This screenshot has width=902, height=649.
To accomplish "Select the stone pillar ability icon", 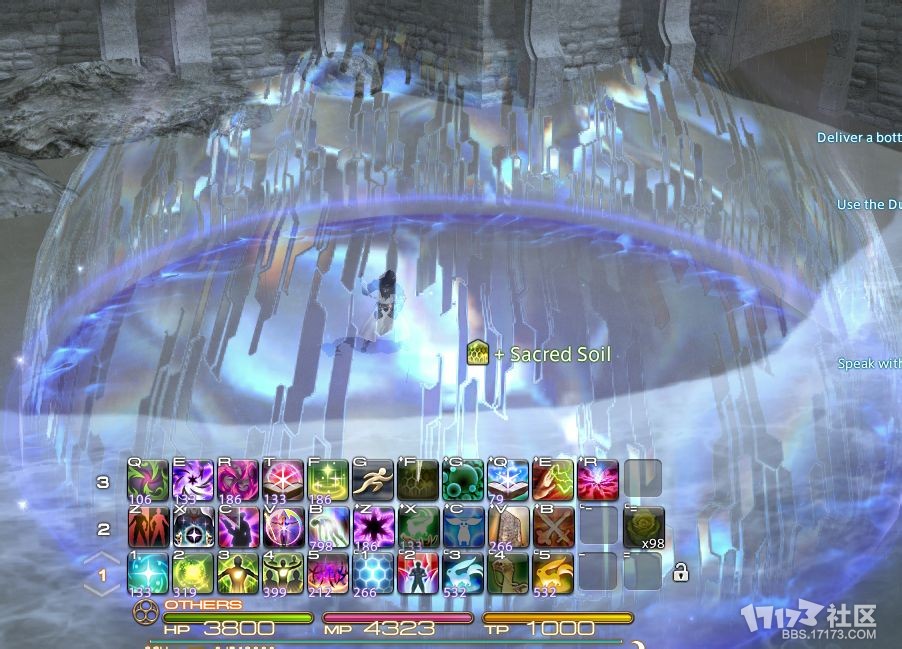I will [x=508, y=526].
